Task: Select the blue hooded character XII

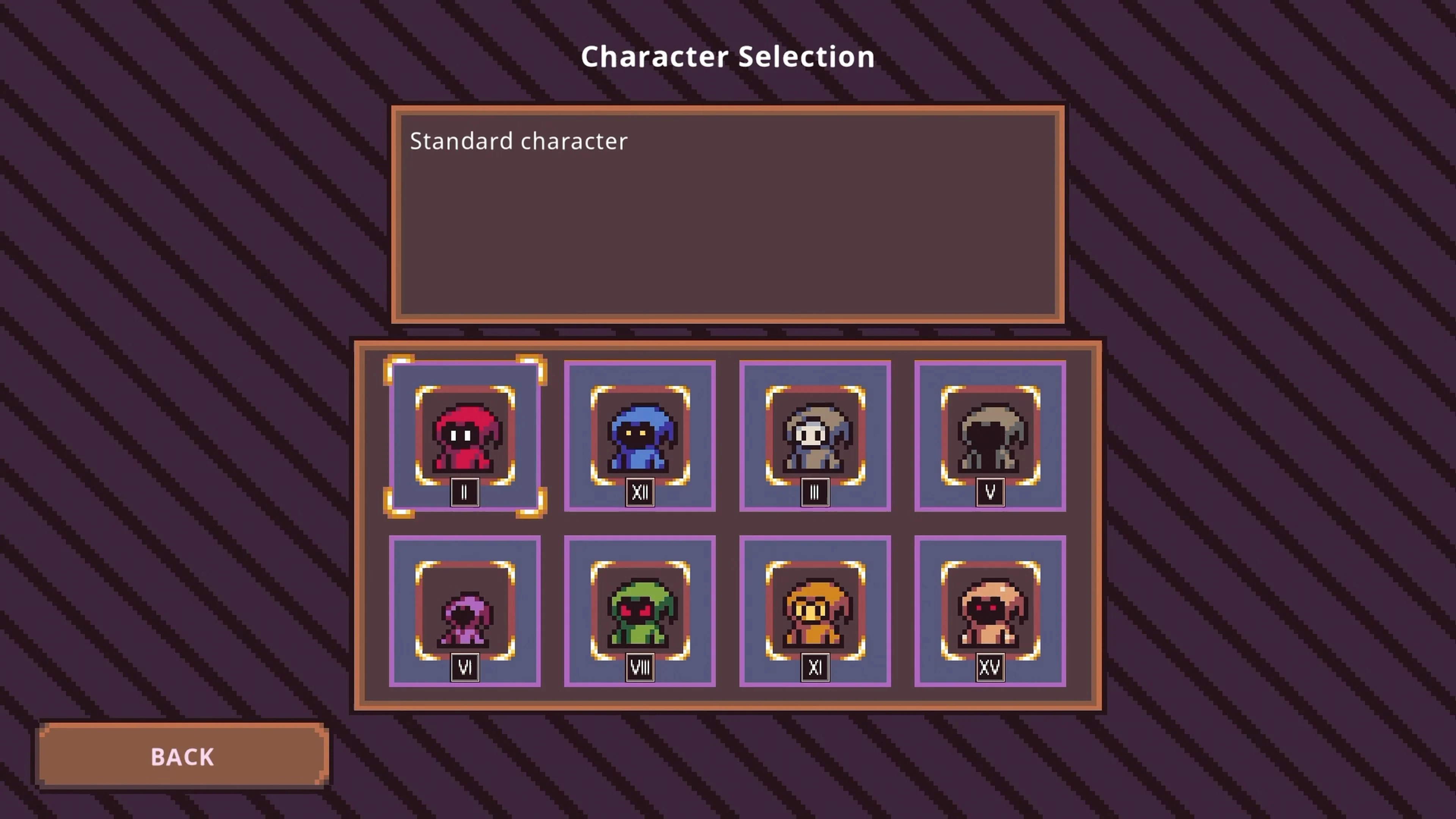Action: click(x=639, y=438)
